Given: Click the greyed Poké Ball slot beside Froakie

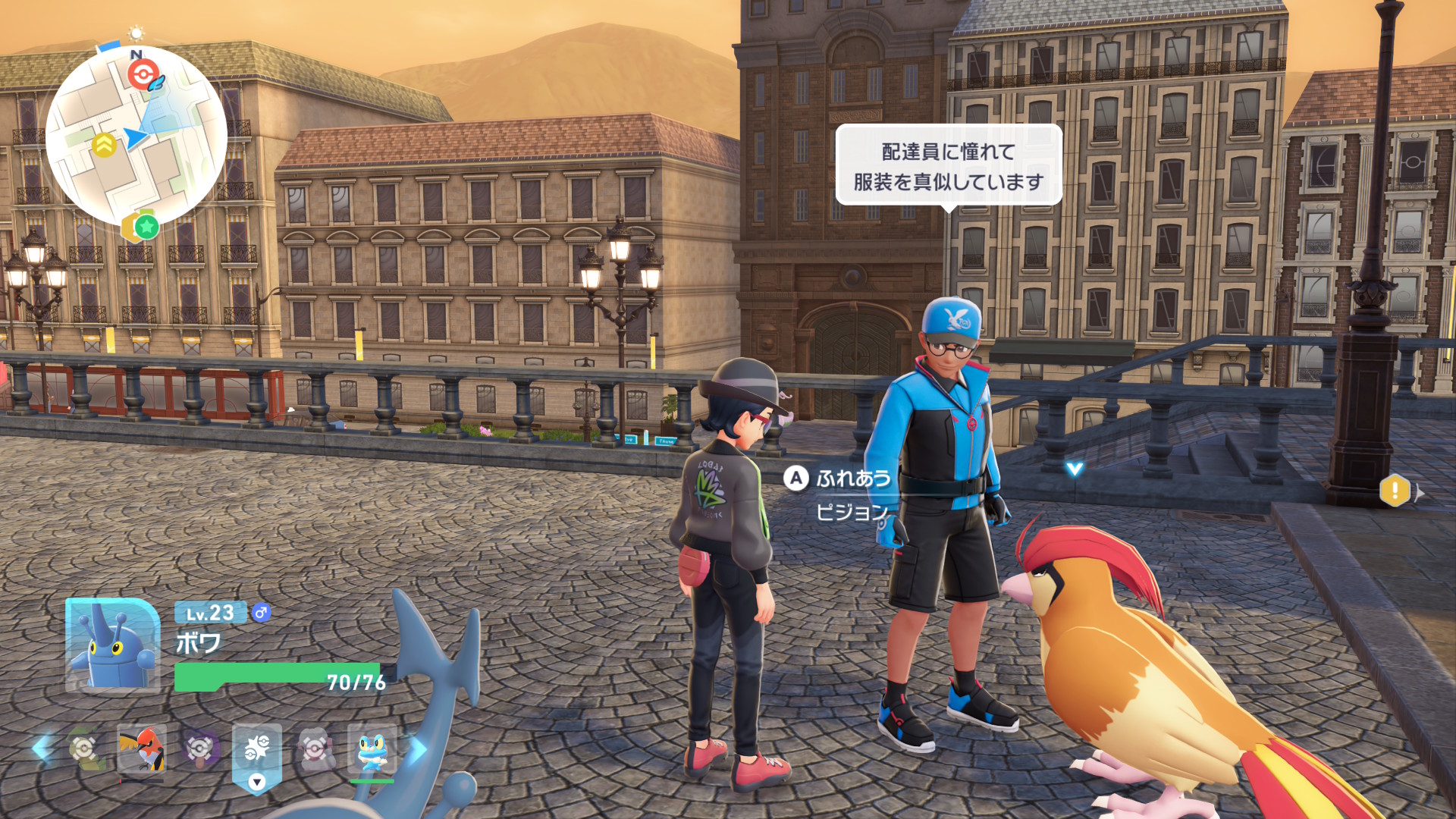Looking at the screenshot, I should pyautogui.click(x=315, y=748).
